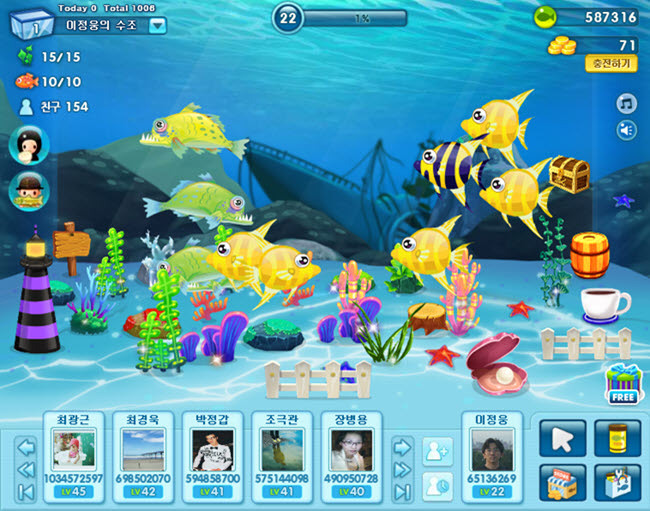Open the inventory storage box button
650x511 pixels.
pyautogui.click(x=616, y=482)
